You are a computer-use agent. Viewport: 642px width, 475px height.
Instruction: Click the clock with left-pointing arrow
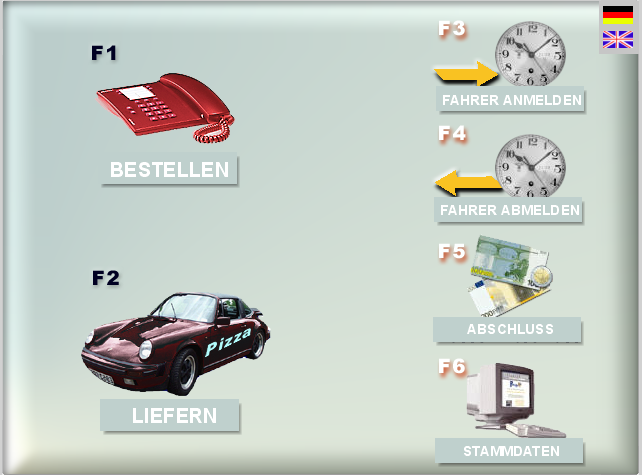tap(530, 166)
